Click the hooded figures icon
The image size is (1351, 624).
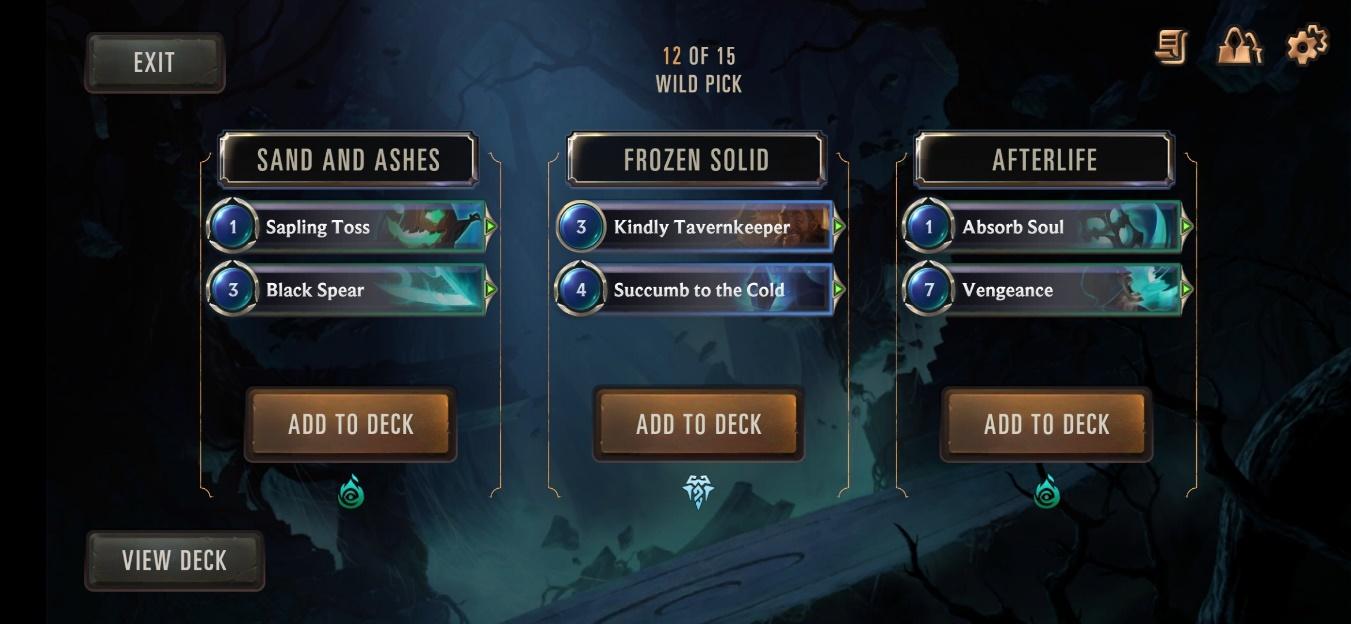pyautogui.click(x=1239, y=46)
